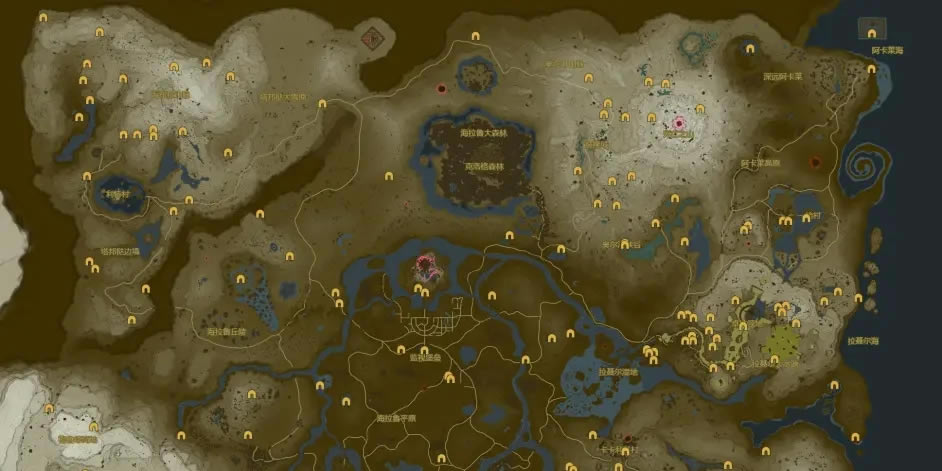Choose the shrine marker on the 阿卡莱海 island
The image size is (942, 471).
point(871,33)
